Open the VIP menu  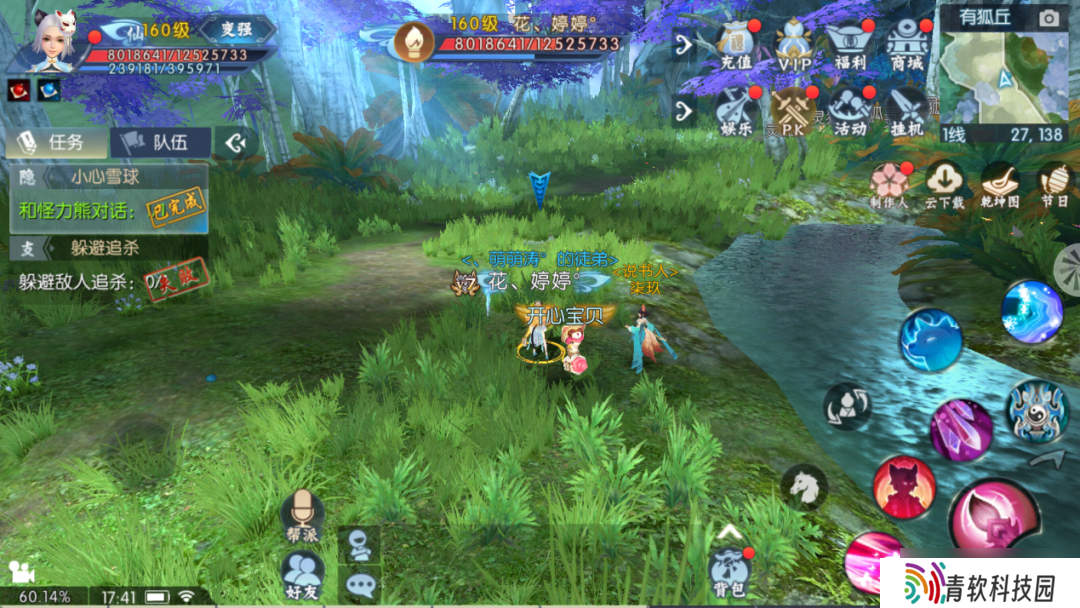point(795,44)
